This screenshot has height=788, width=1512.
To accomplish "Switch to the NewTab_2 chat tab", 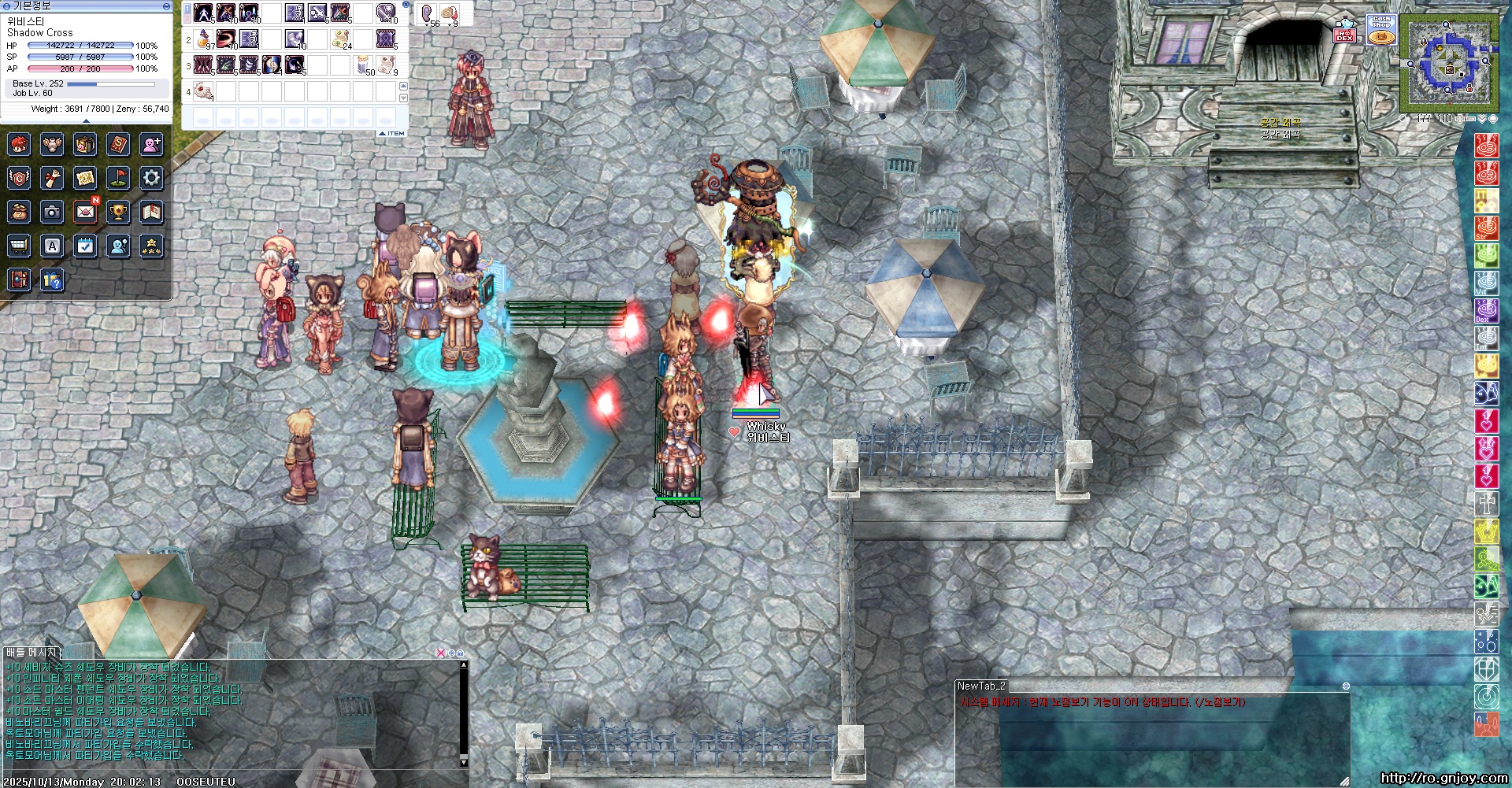I will (981, 686).
